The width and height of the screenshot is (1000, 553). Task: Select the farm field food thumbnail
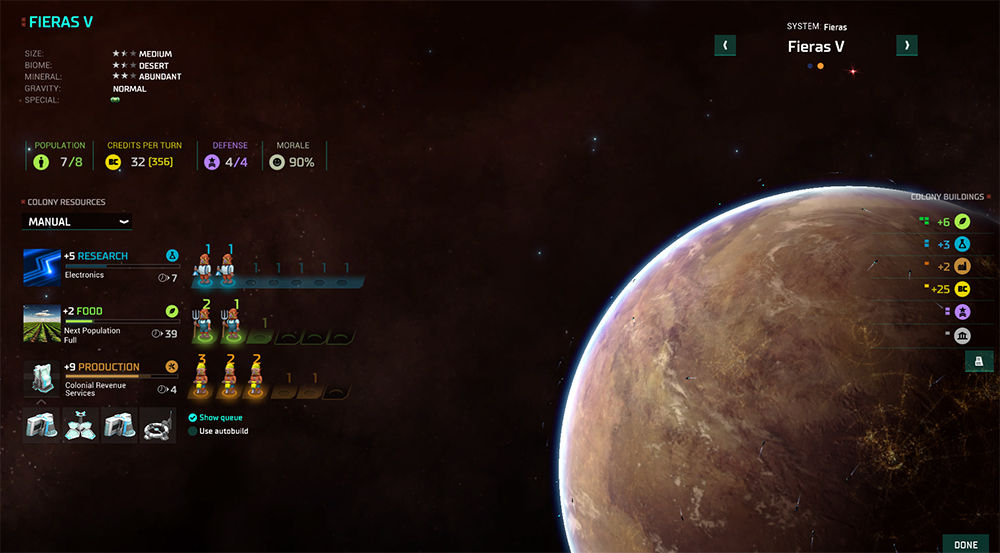[42, 322]
